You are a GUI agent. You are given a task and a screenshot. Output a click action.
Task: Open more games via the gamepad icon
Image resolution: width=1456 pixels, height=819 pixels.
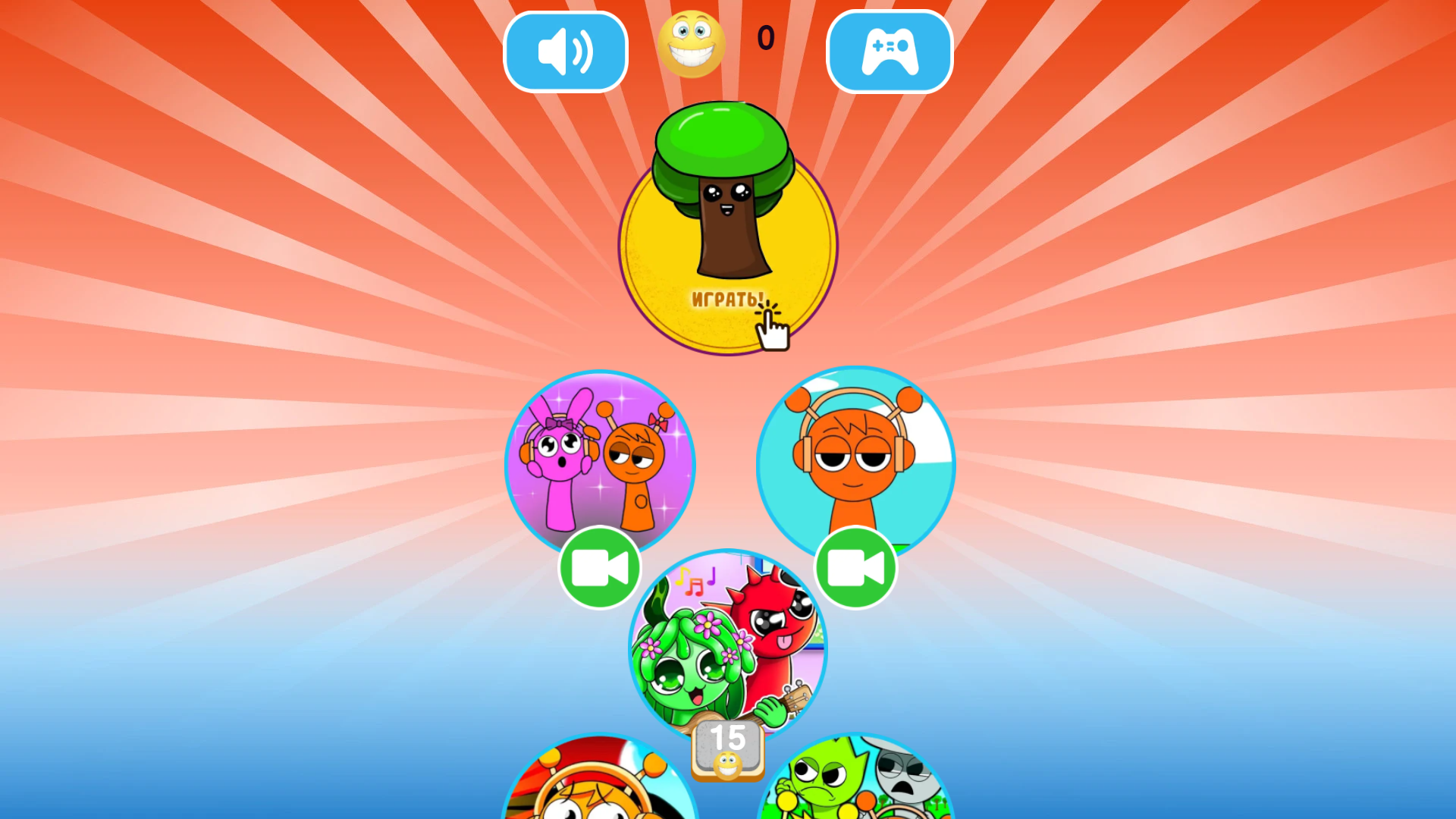(889, 51)
